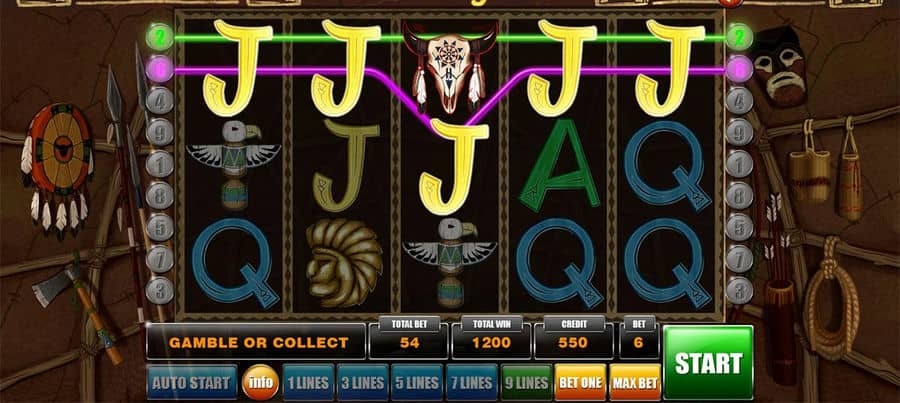Activate AUTO START
Viewport: 900px width, 403px height.
[192, 382]
